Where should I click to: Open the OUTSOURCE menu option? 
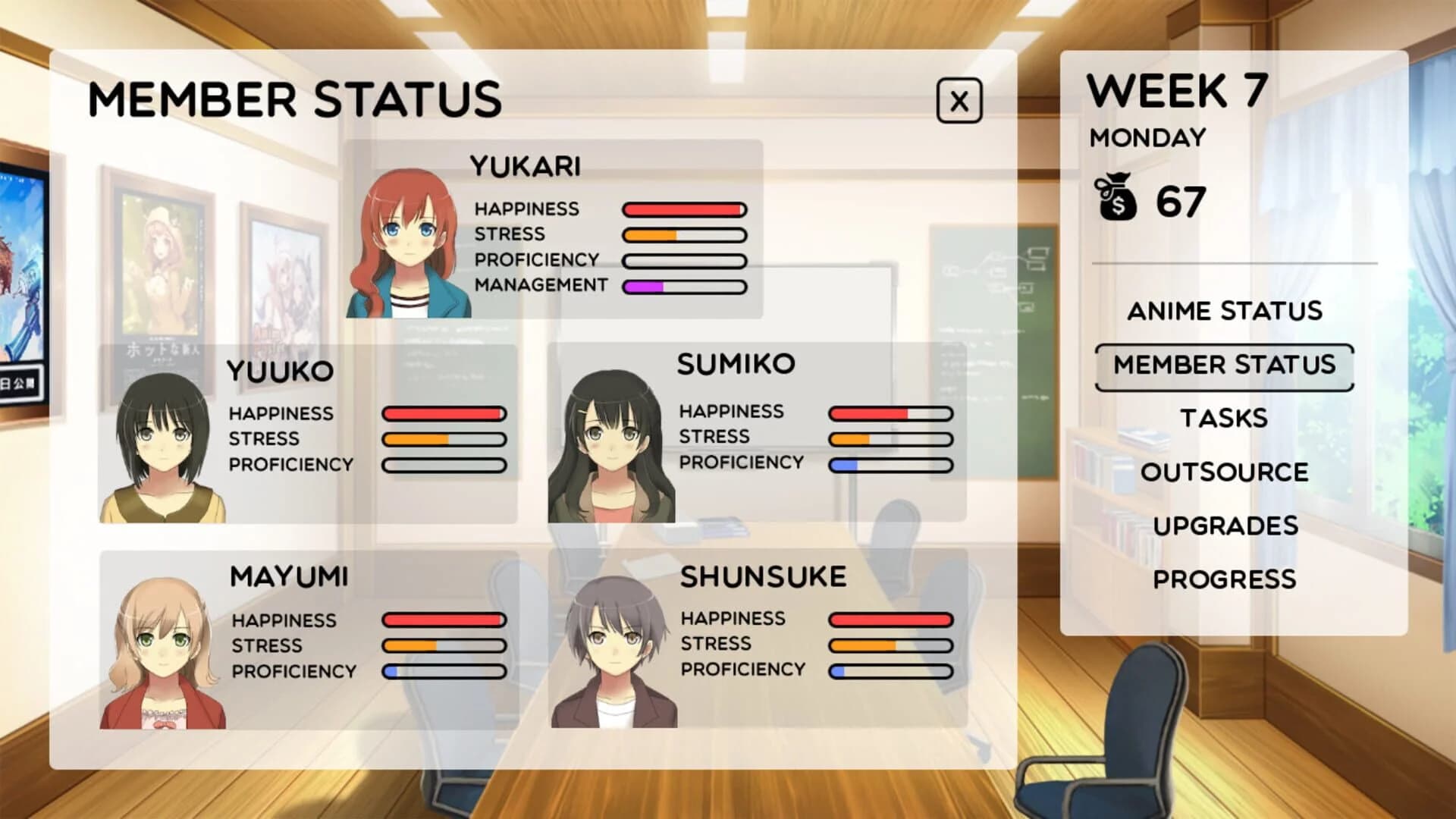[x=1224, y=472]
